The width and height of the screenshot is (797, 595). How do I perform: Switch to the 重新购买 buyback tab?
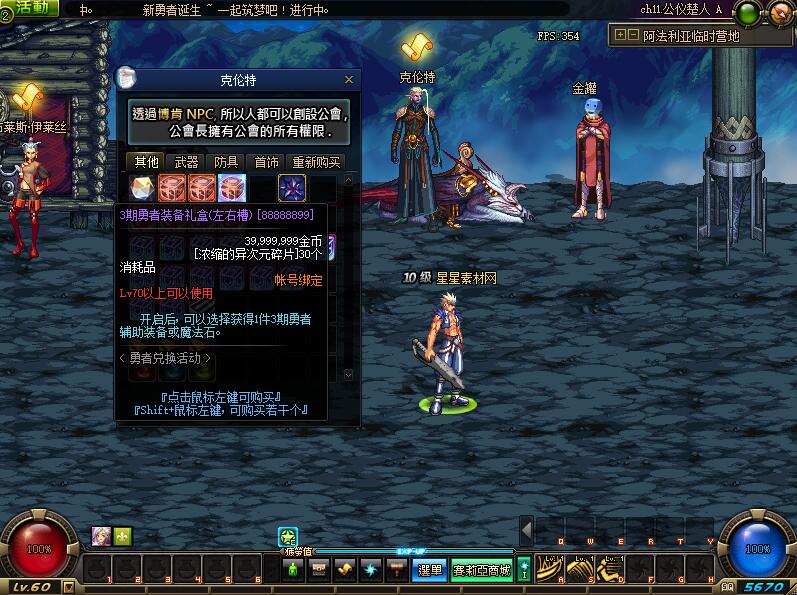[316, 162]
